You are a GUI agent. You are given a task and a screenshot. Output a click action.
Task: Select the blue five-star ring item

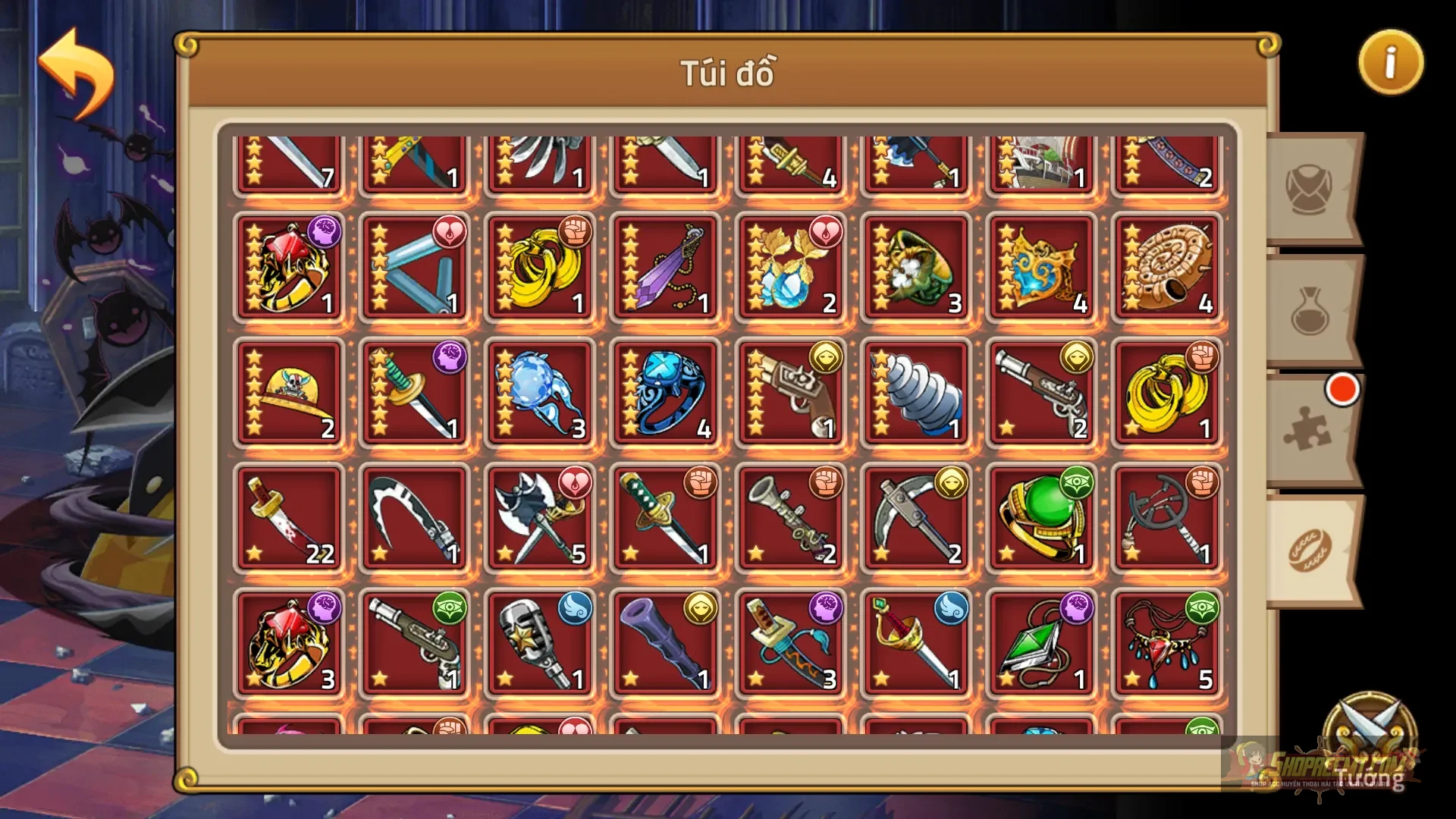pos(664,394)
